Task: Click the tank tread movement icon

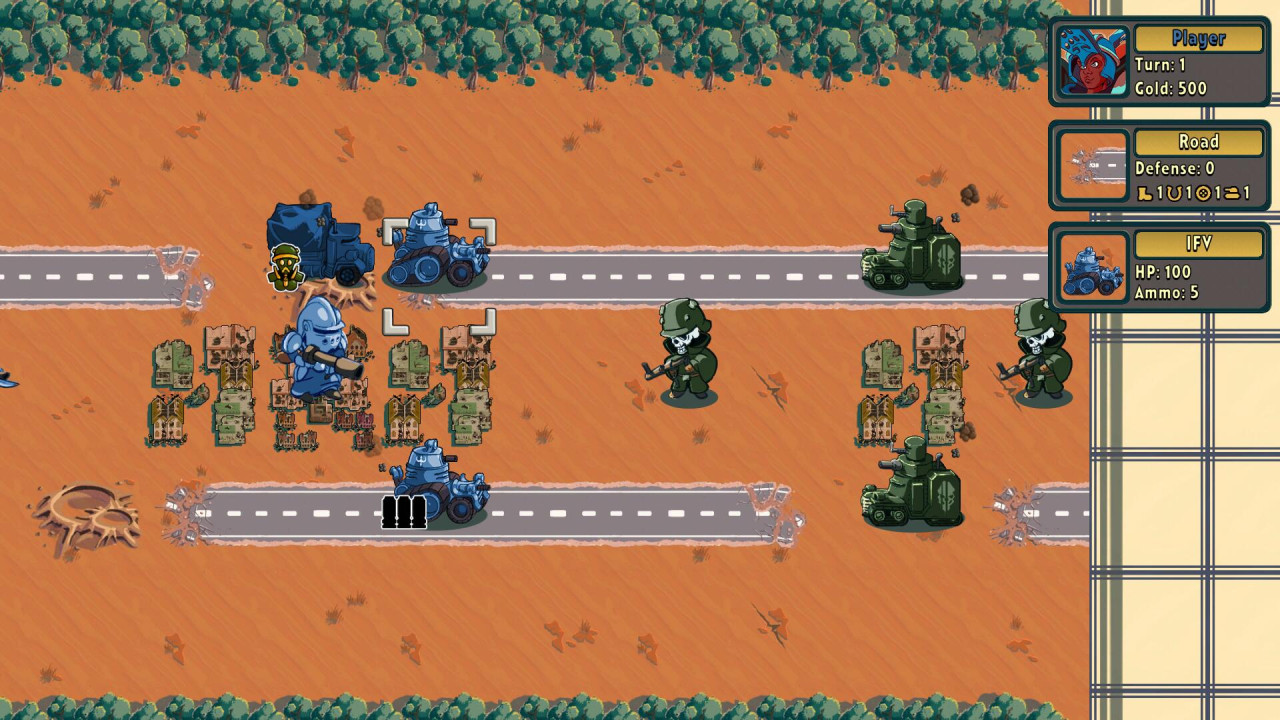Action: pyautogui.click(x=1231, y=191)
